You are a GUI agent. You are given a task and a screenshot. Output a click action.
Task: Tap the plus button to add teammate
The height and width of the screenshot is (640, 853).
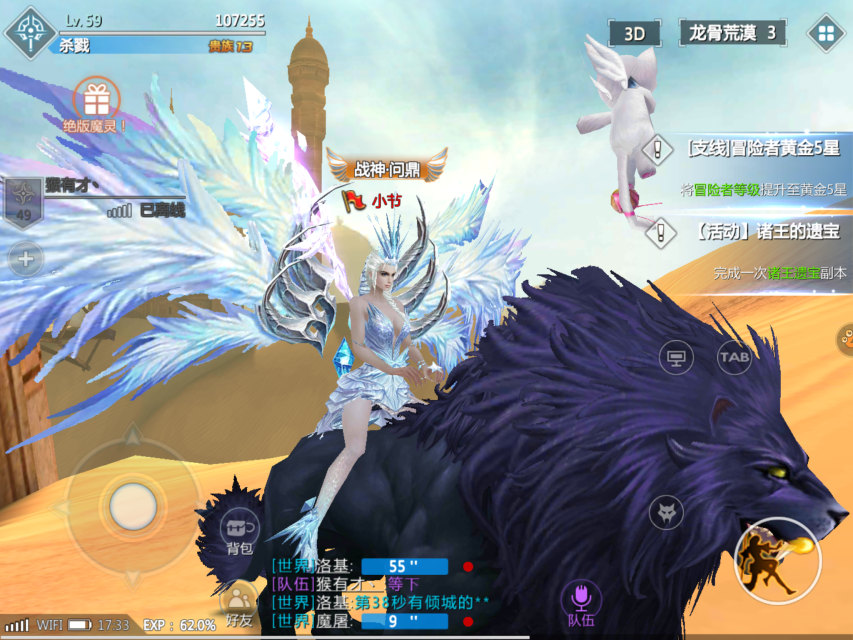[x=25, y=261]
